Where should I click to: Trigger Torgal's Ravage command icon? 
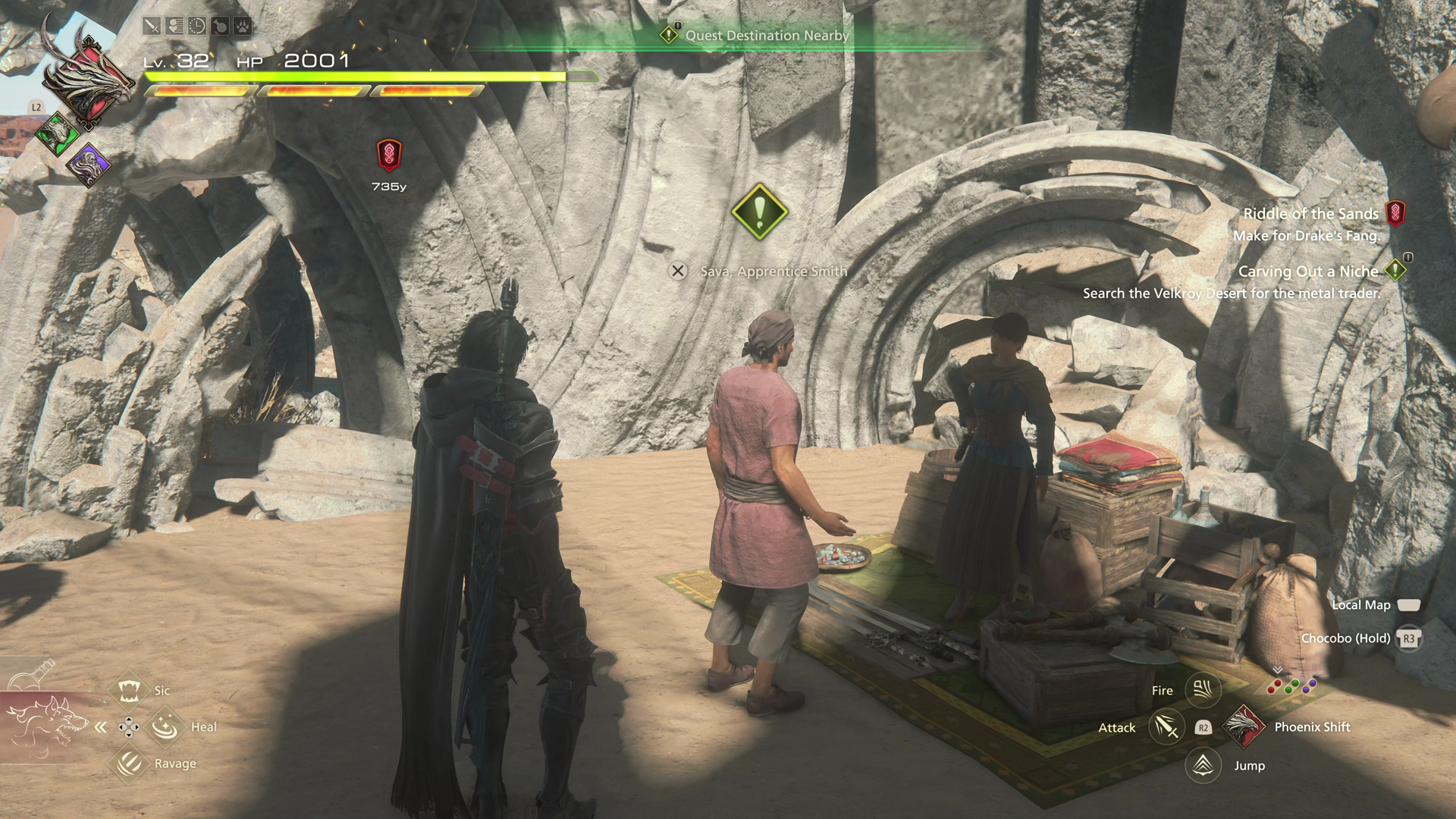(129, 763)
